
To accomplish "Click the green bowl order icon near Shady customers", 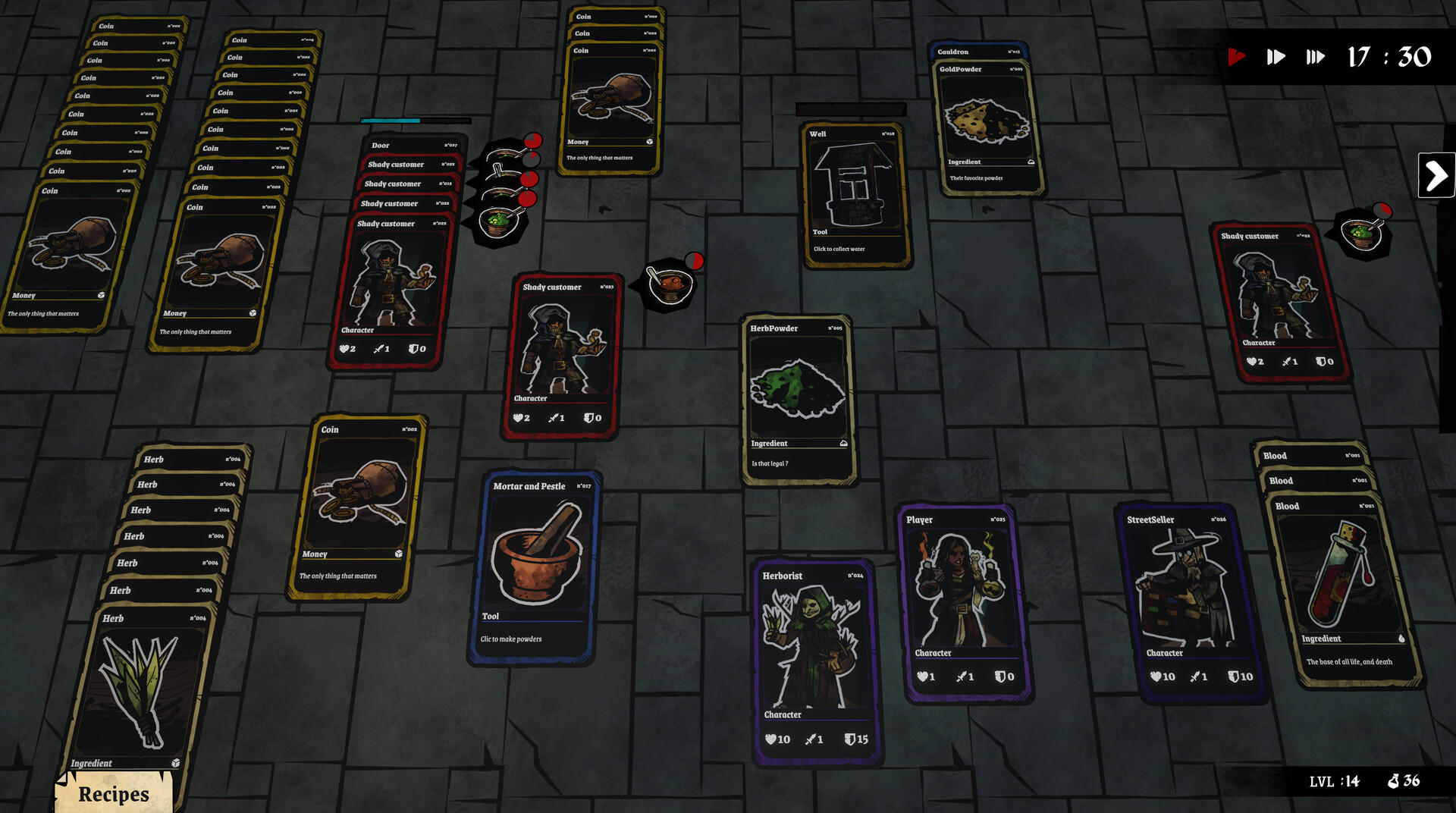I will (497, 222).
